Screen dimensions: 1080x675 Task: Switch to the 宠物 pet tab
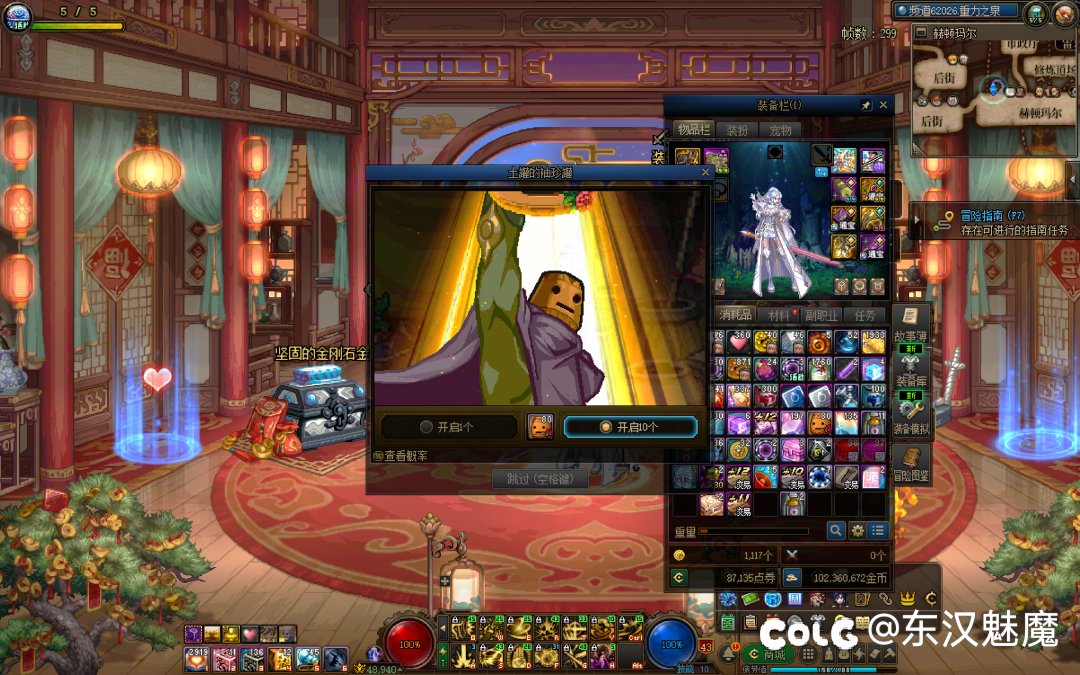(x=780, y=130)
